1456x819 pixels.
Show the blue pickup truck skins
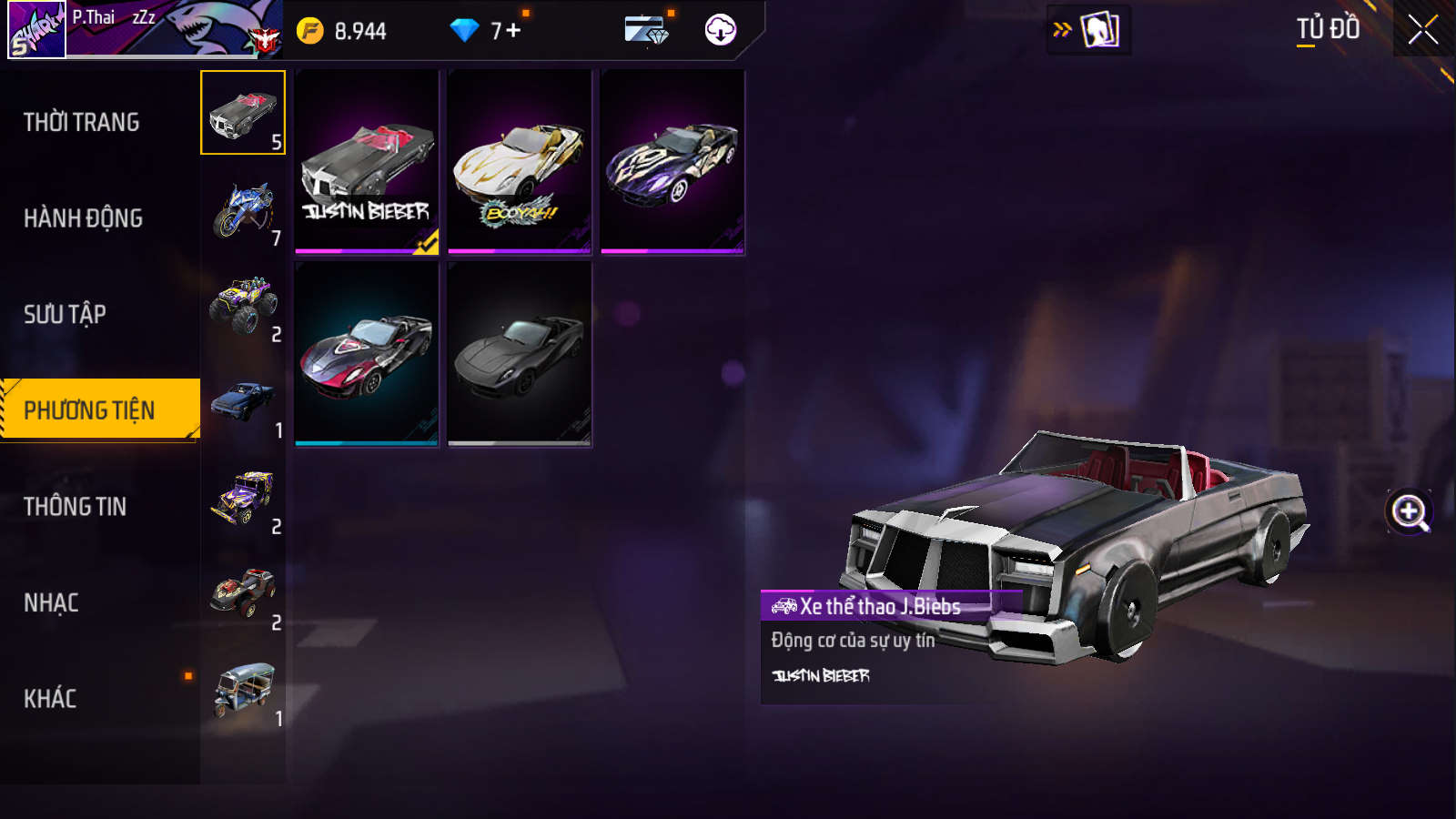(x=243, y=403)
